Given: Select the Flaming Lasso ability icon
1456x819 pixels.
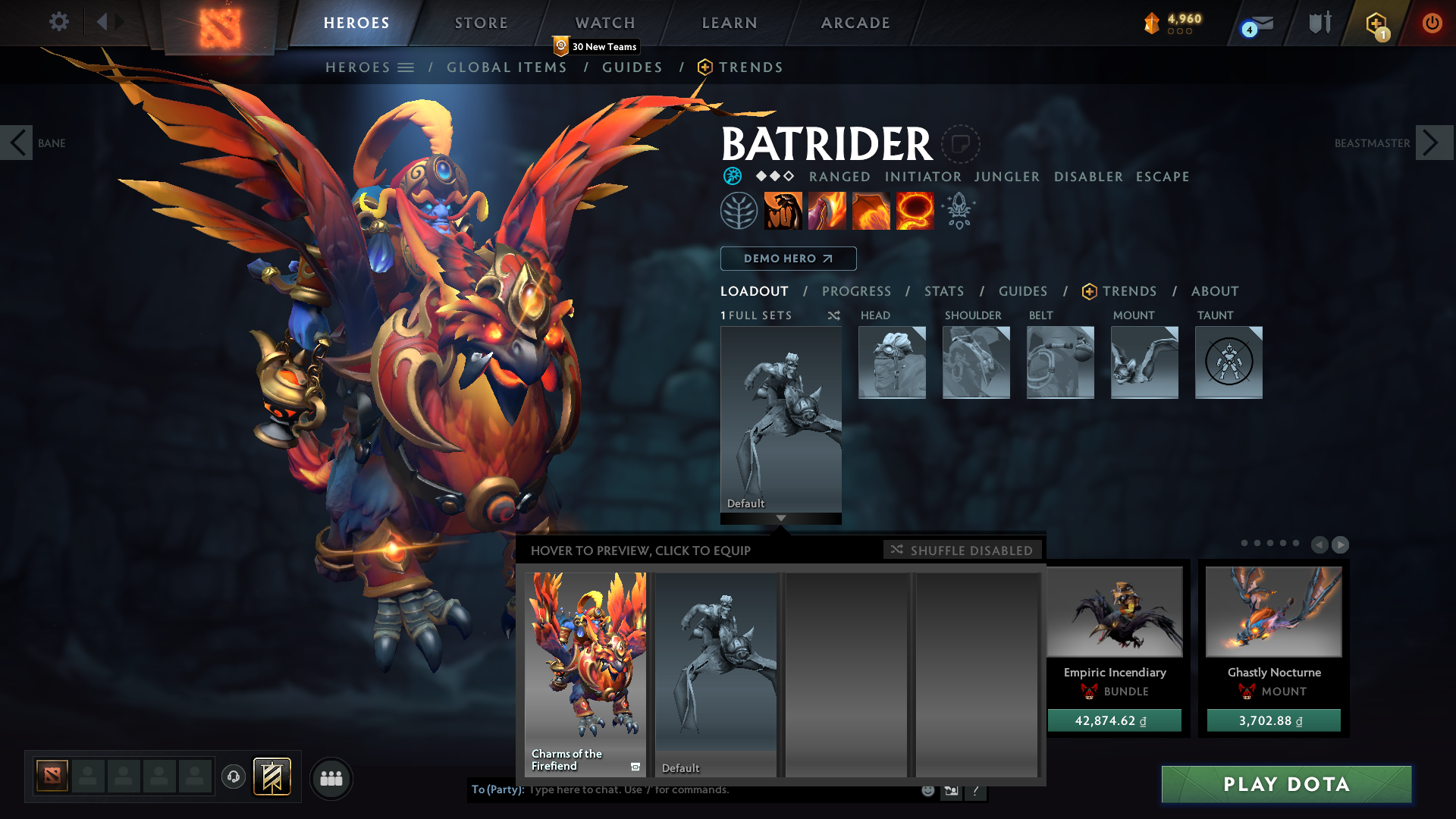Looking at the screenshot, I should [x=914, y=210].
